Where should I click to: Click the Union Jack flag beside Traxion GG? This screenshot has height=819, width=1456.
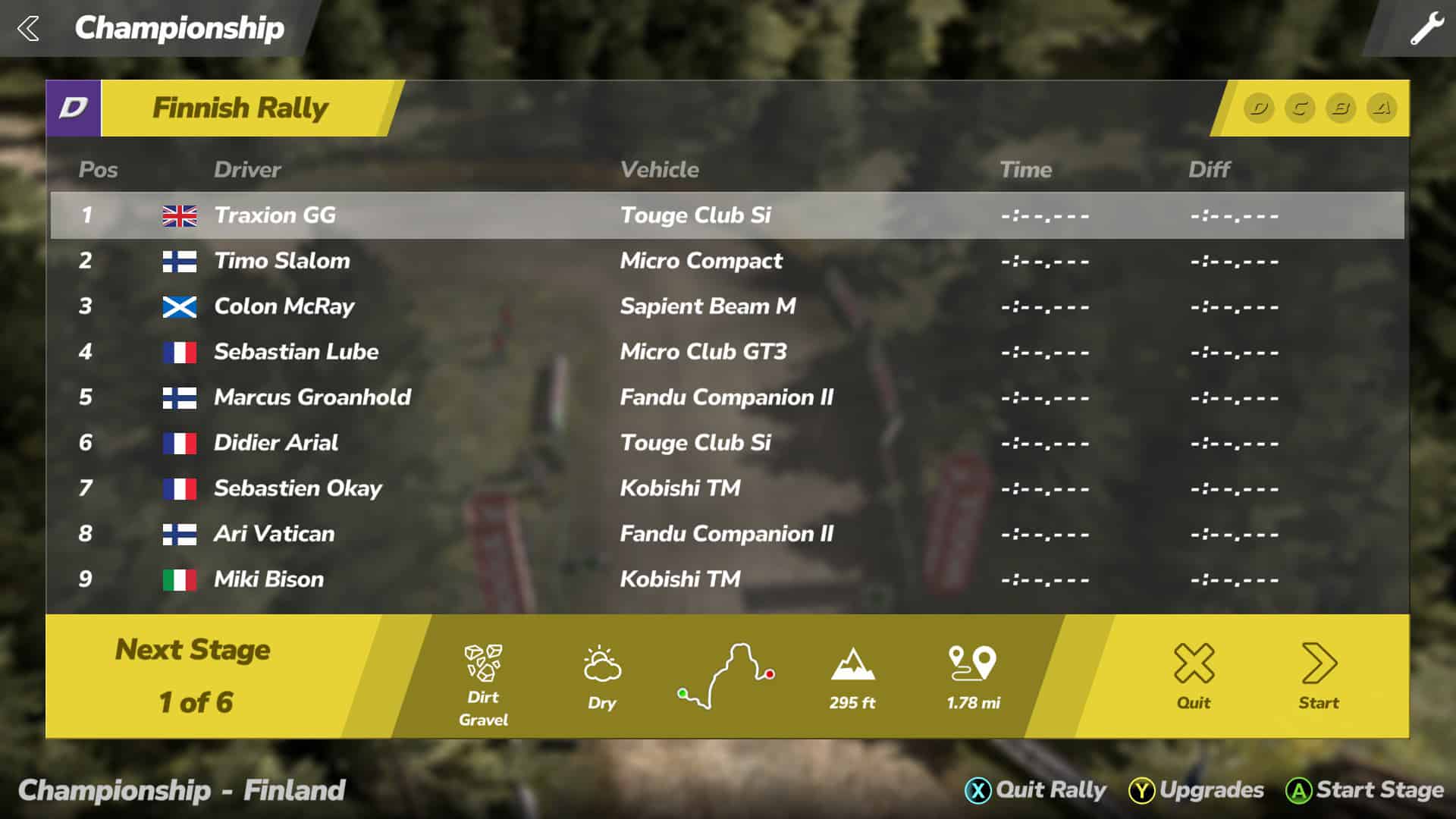pyautogui.click(x=181, y=215)
